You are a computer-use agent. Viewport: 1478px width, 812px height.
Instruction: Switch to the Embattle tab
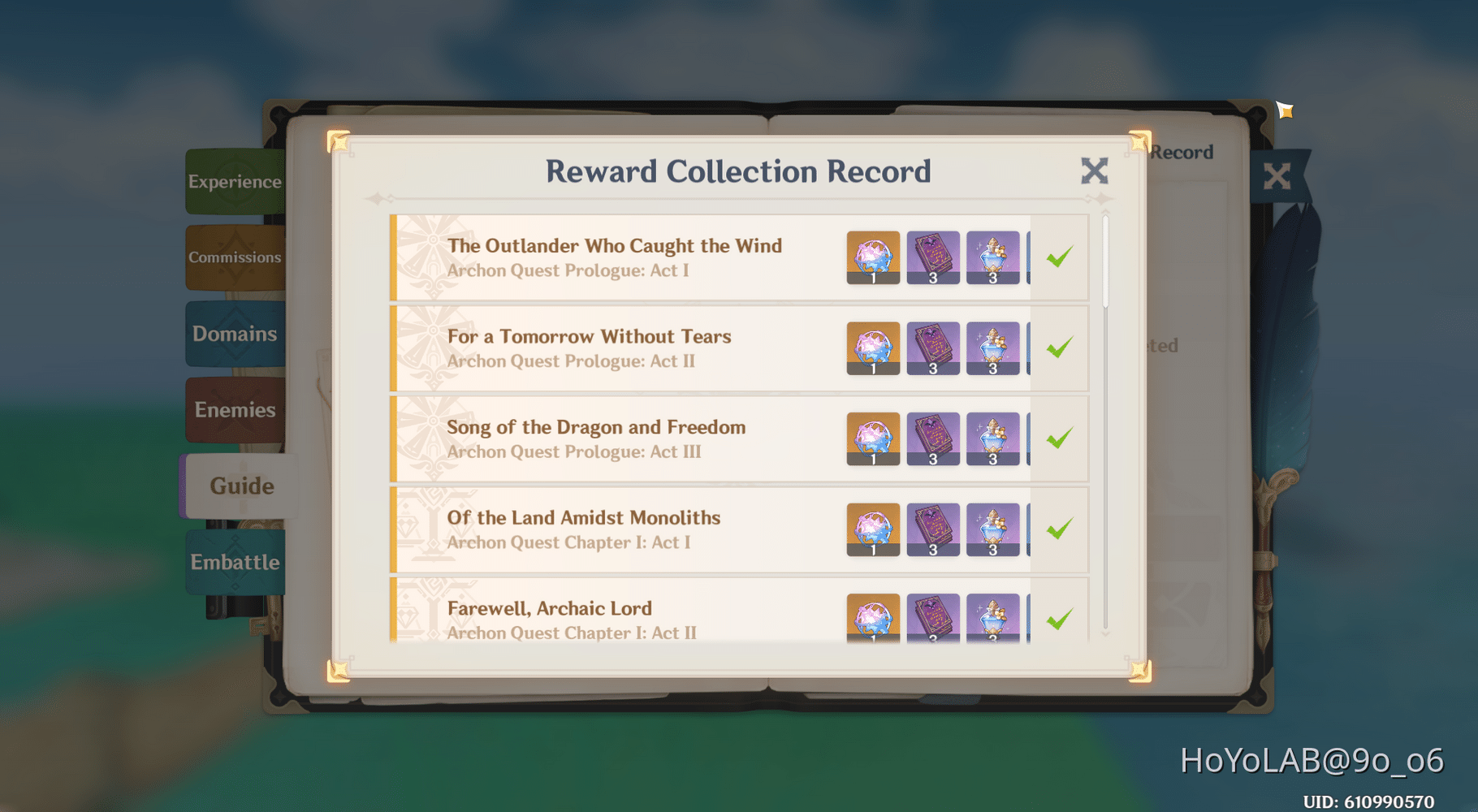click(235, 561)
